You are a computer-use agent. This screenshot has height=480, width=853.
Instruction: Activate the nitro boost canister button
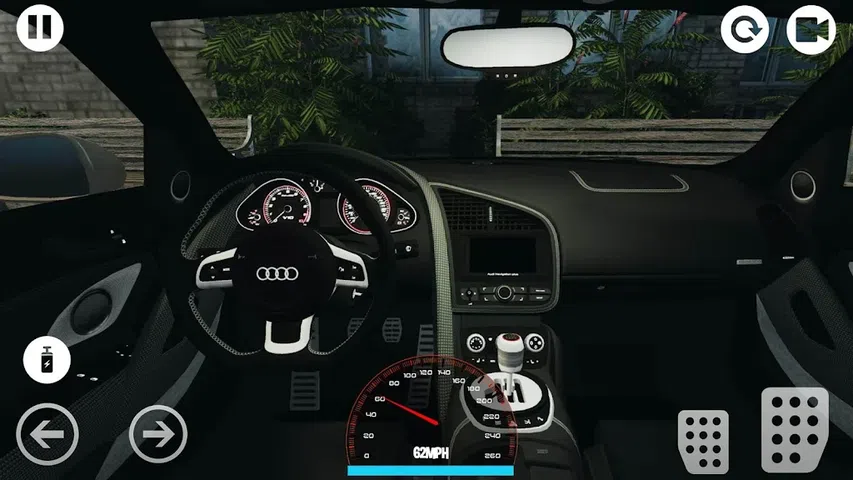click(47, 361)
